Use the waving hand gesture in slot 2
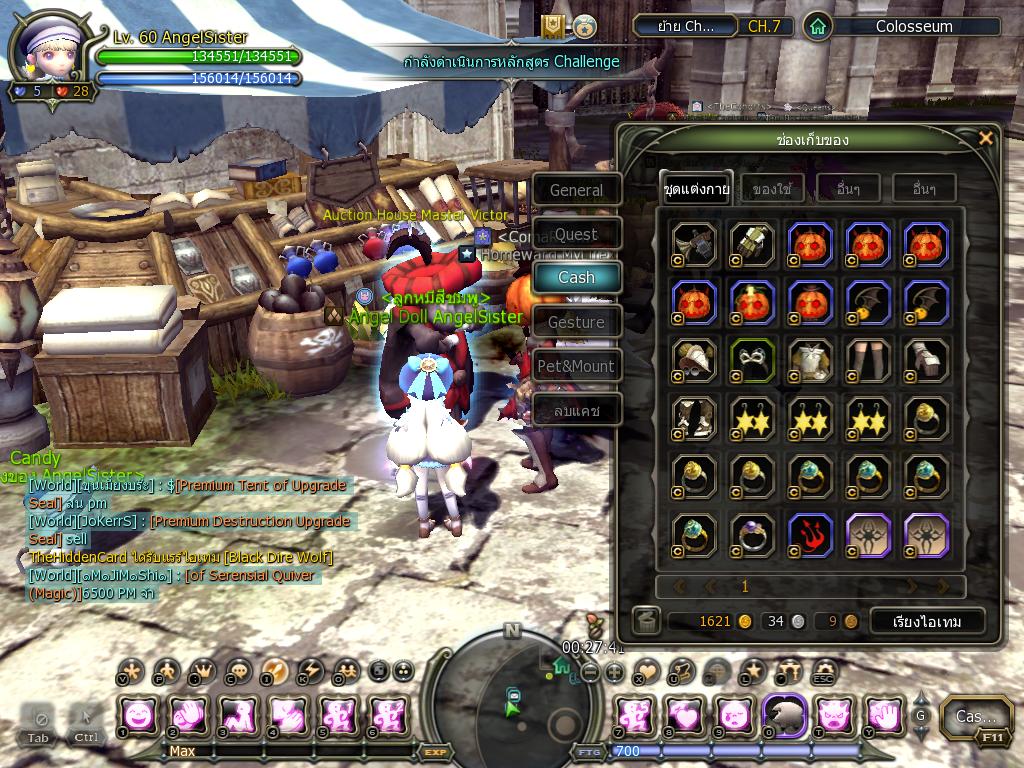 [187, 715]
